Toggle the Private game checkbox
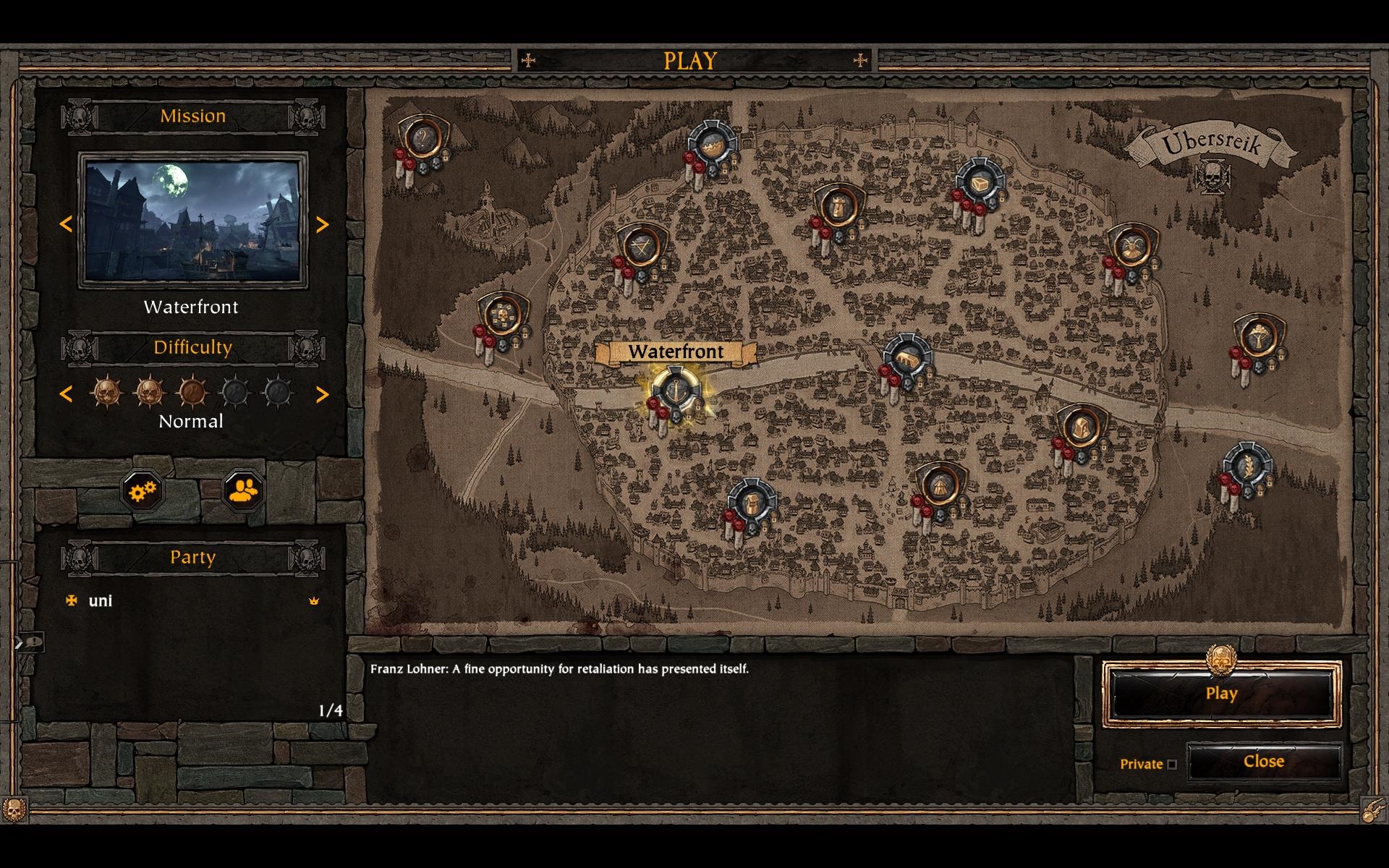Viewport: 1389px width, 868px height. pyautogui.click(x=1172, y=765)
